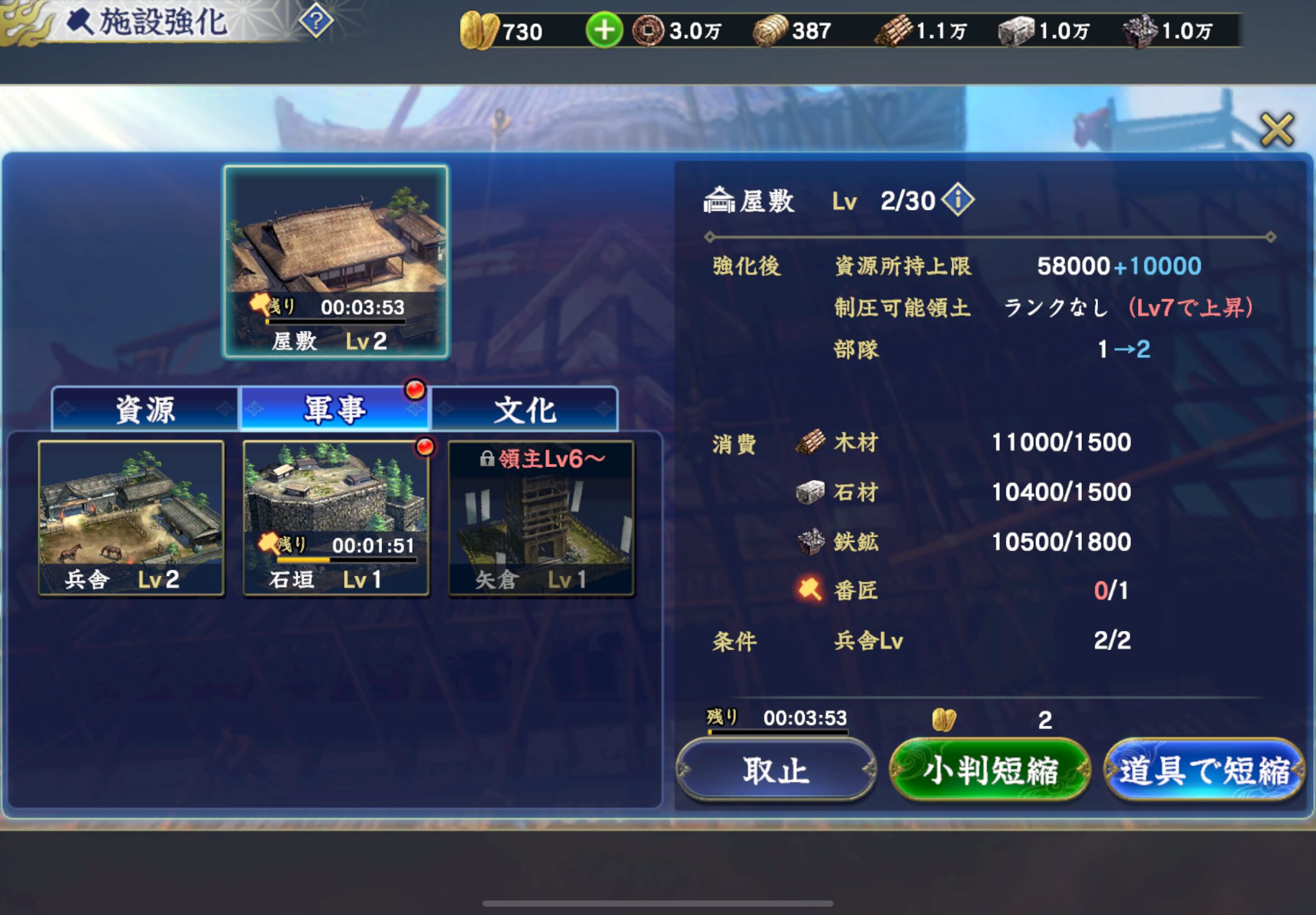Shorten the timer with 道具で短縮

coord(1204,770)
